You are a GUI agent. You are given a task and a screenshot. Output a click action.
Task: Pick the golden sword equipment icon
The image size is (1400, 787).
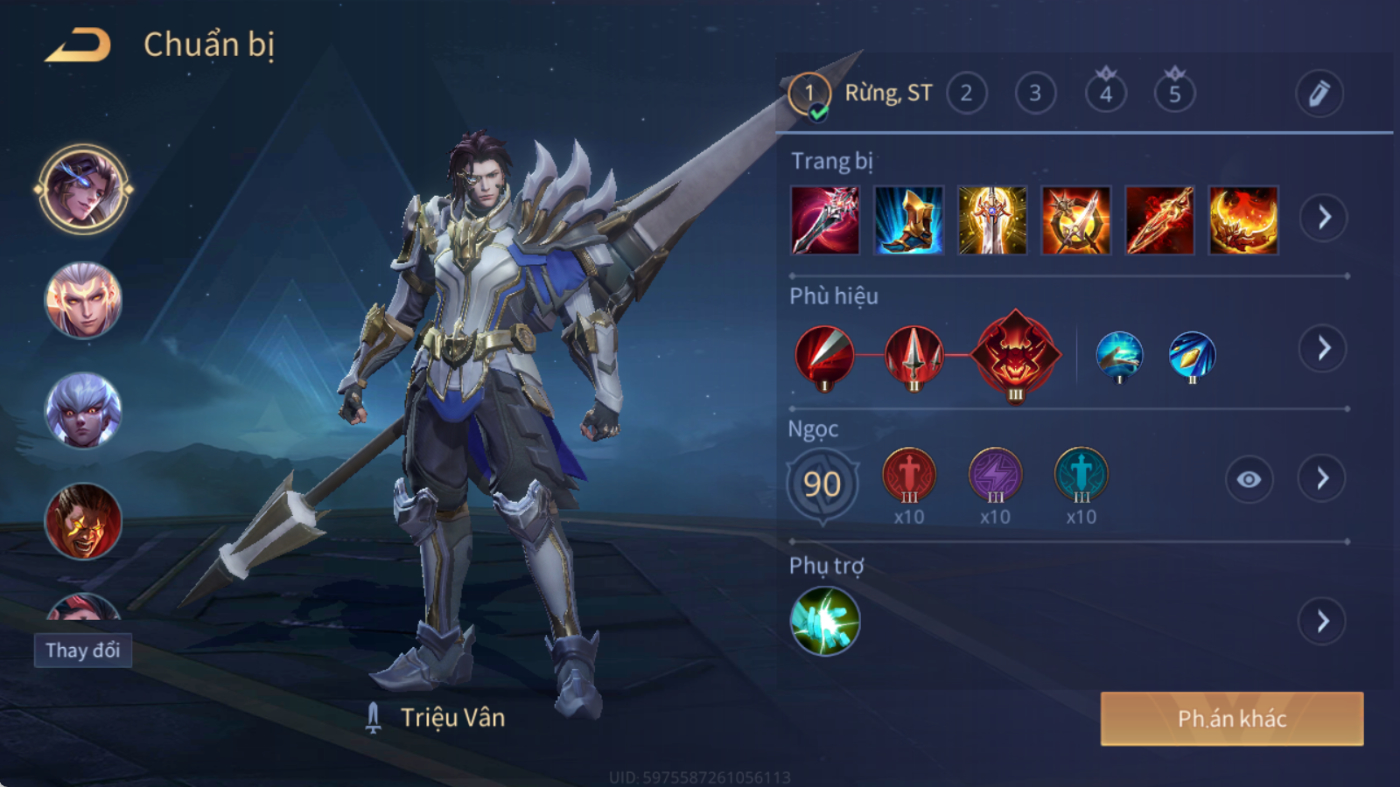[x=992, y=220]
